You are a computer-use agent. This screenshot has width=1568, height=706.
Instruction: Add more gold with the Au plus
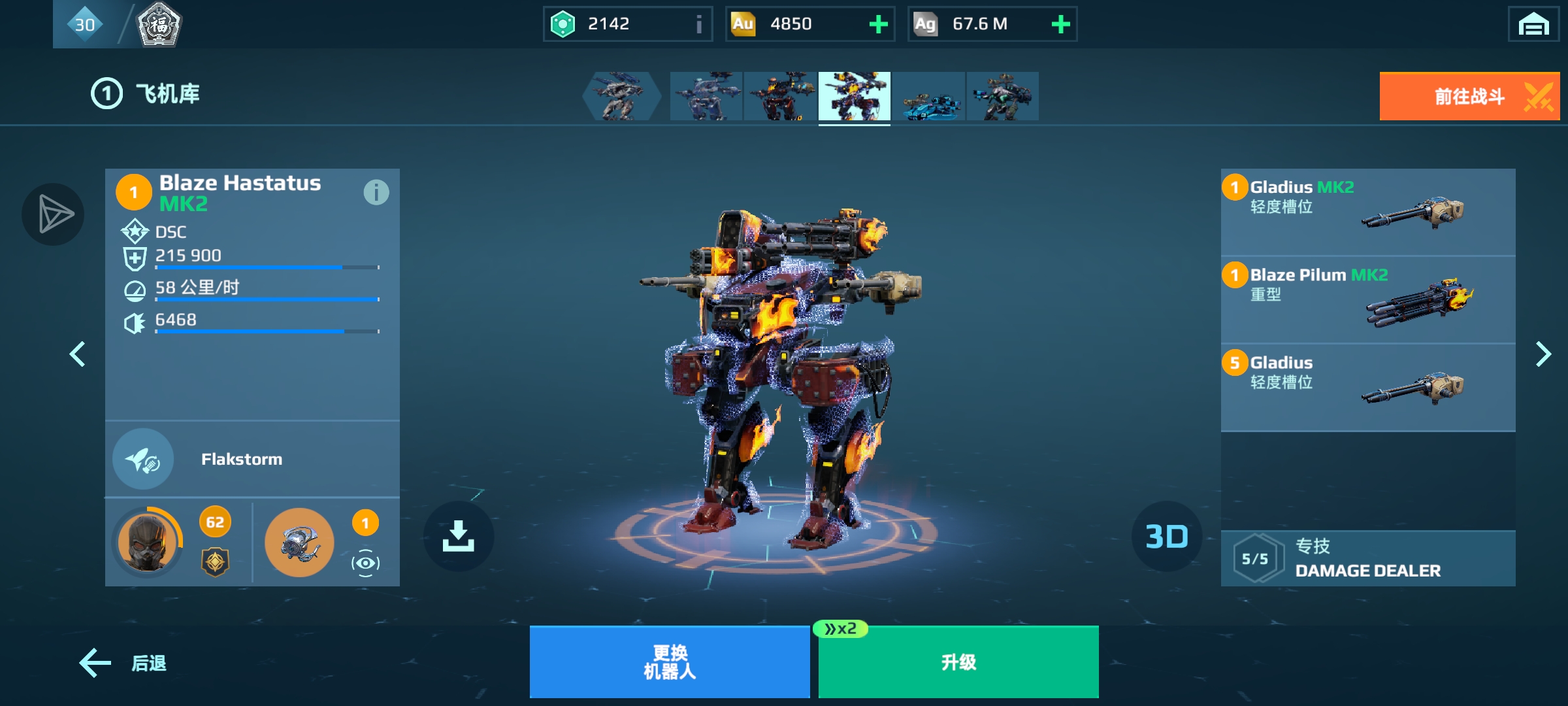(878, 24)
